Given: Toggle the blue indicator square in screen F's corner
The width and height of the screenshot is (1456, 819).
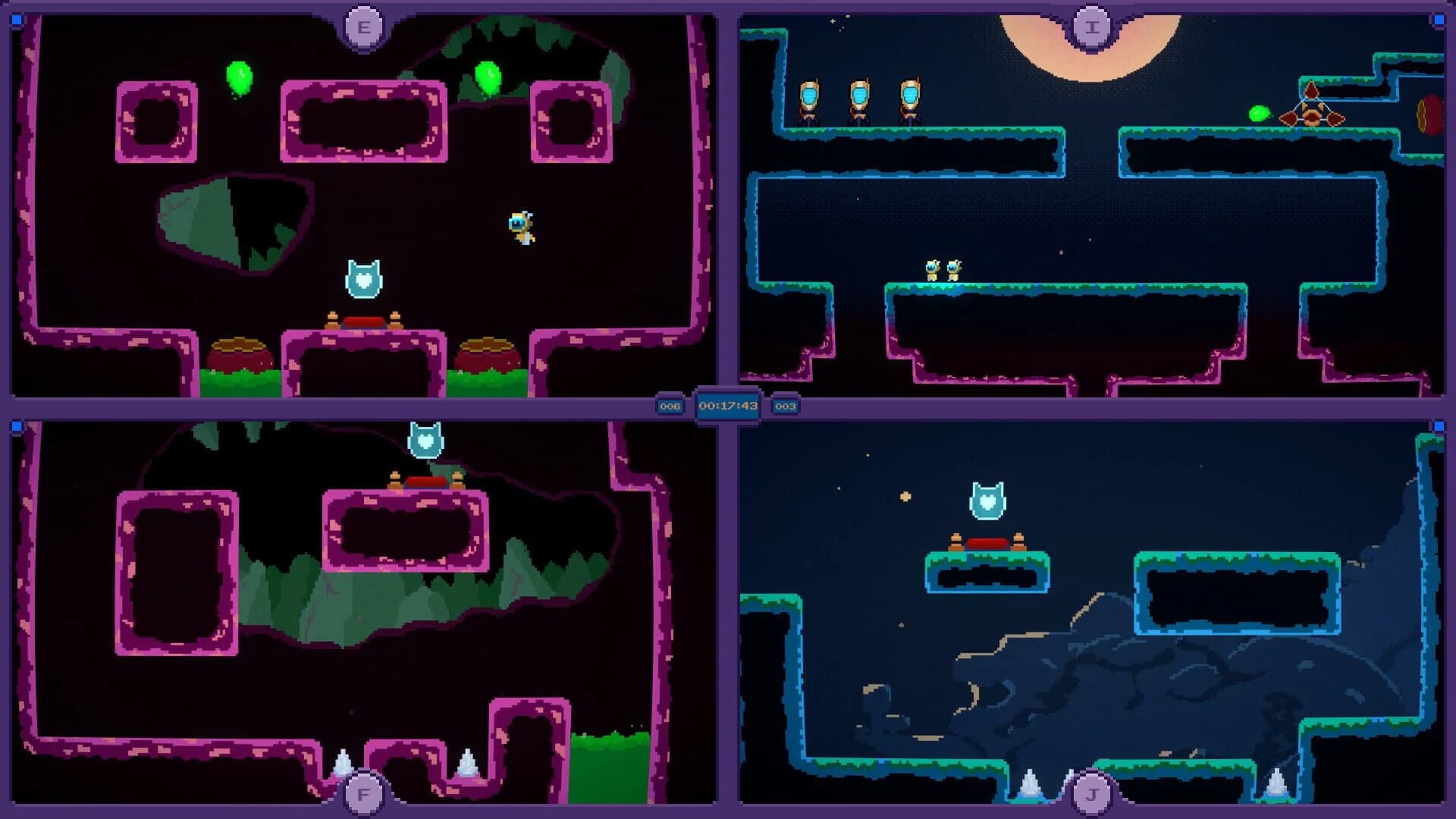Looking at the screenshot, I should click(x=16, y=426).
